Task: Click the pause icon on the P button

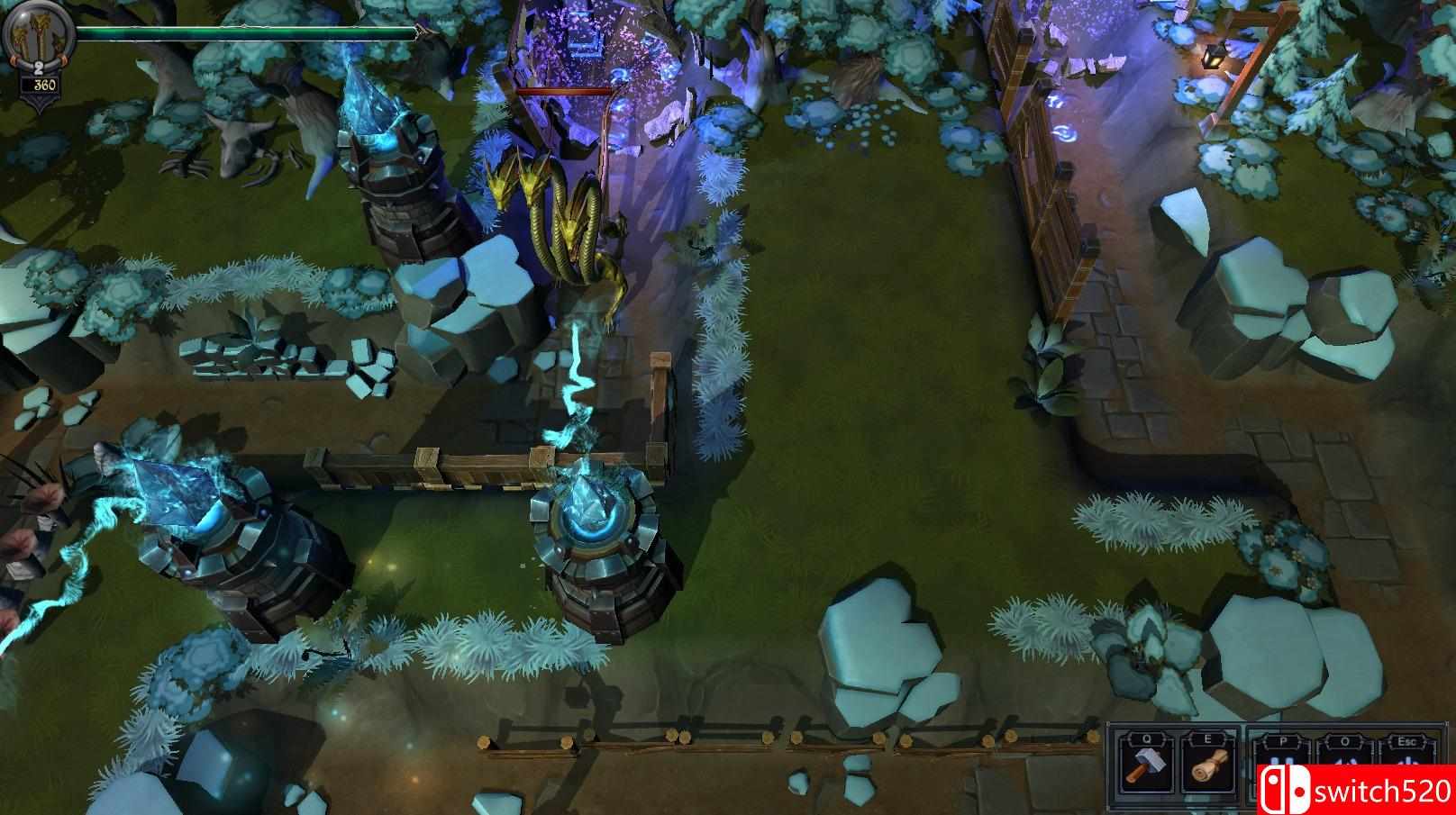Action: [x=1283, y=761]
